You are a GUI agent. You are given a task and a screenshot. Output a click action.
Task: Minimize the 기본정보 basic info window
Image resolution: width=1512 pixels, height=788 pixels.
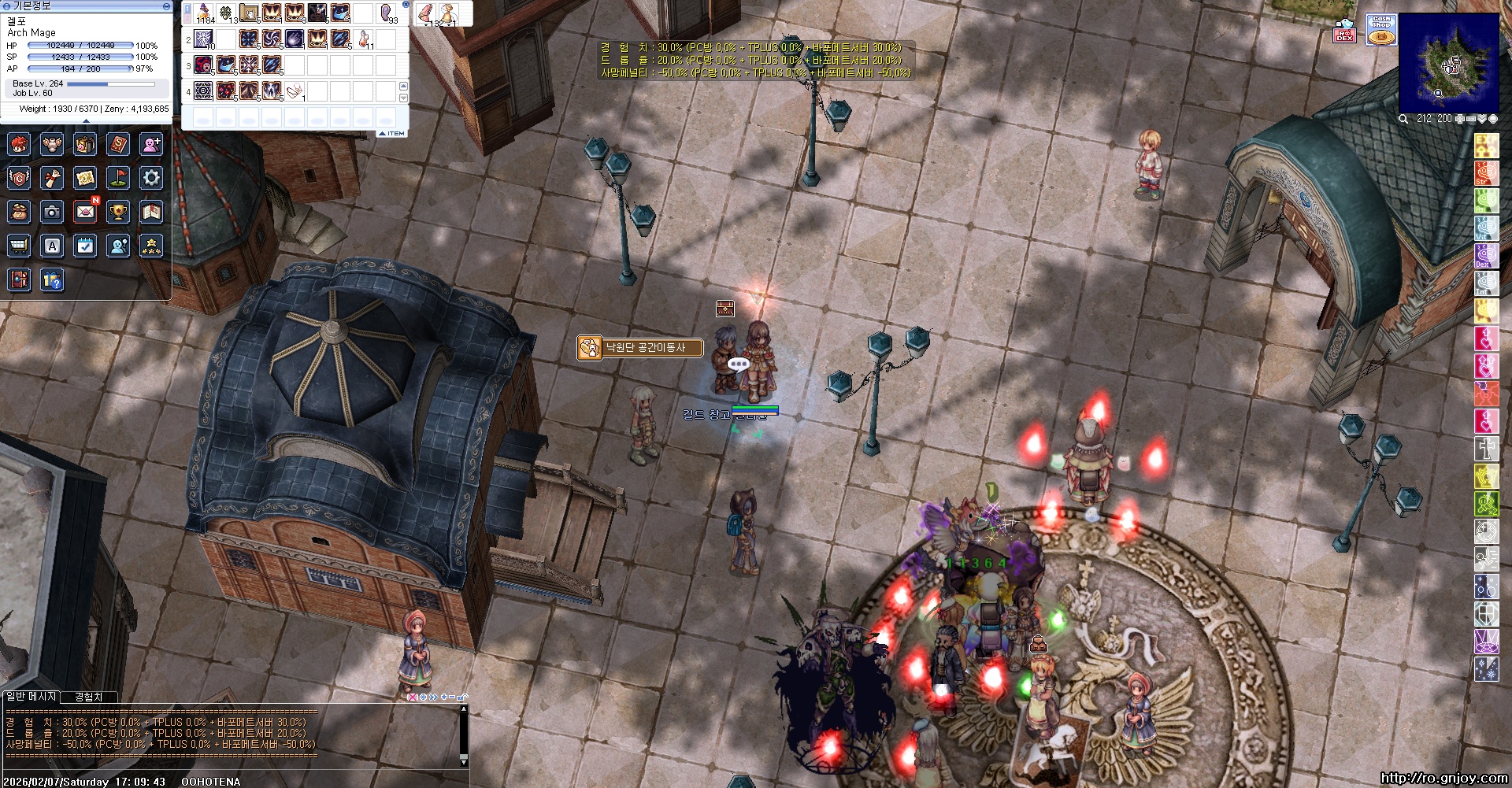(166, 6)
